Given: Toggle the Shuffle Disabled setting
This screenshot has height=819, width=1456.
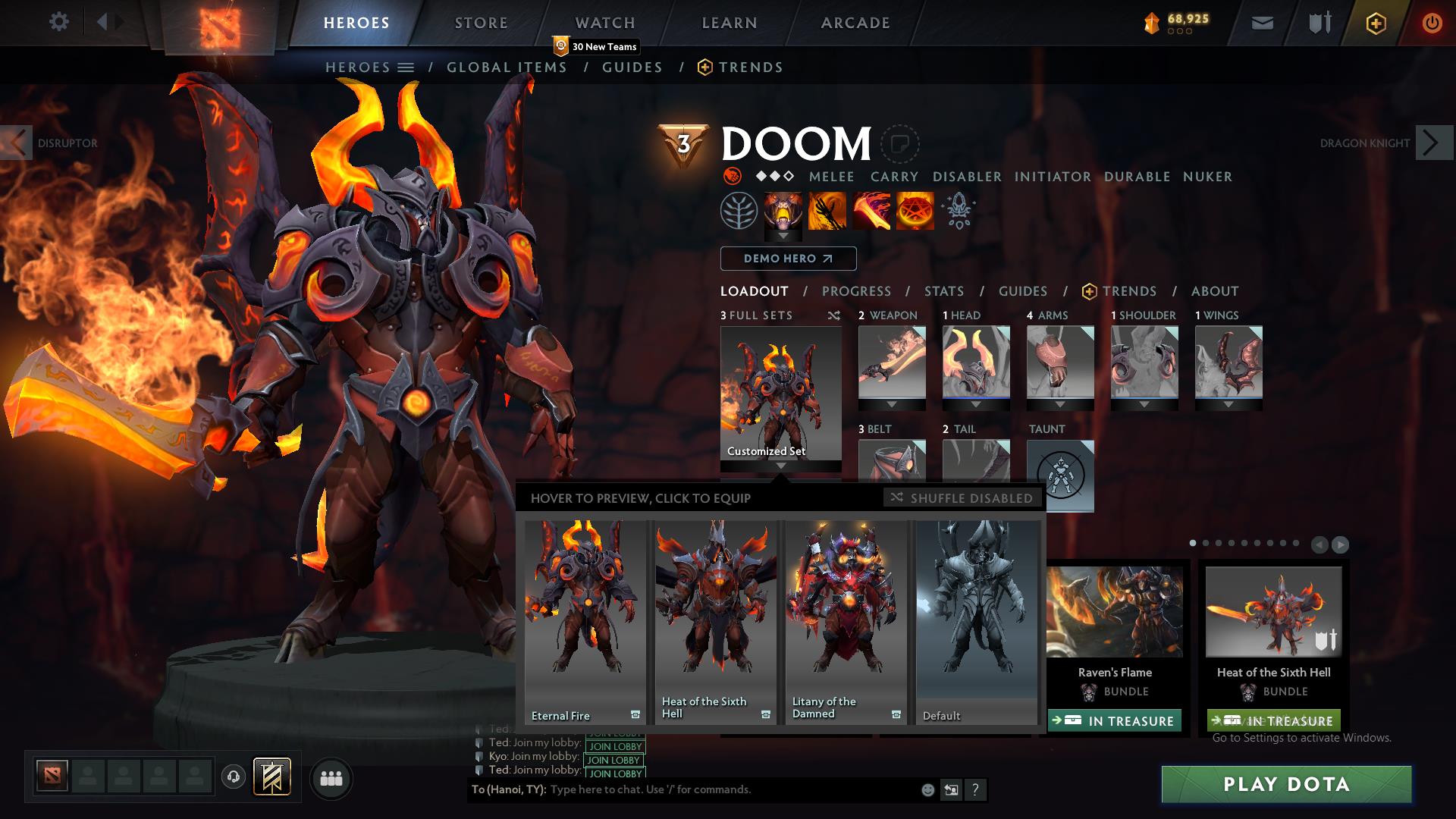Looking at the screenshot, I should tap(961, 498).
